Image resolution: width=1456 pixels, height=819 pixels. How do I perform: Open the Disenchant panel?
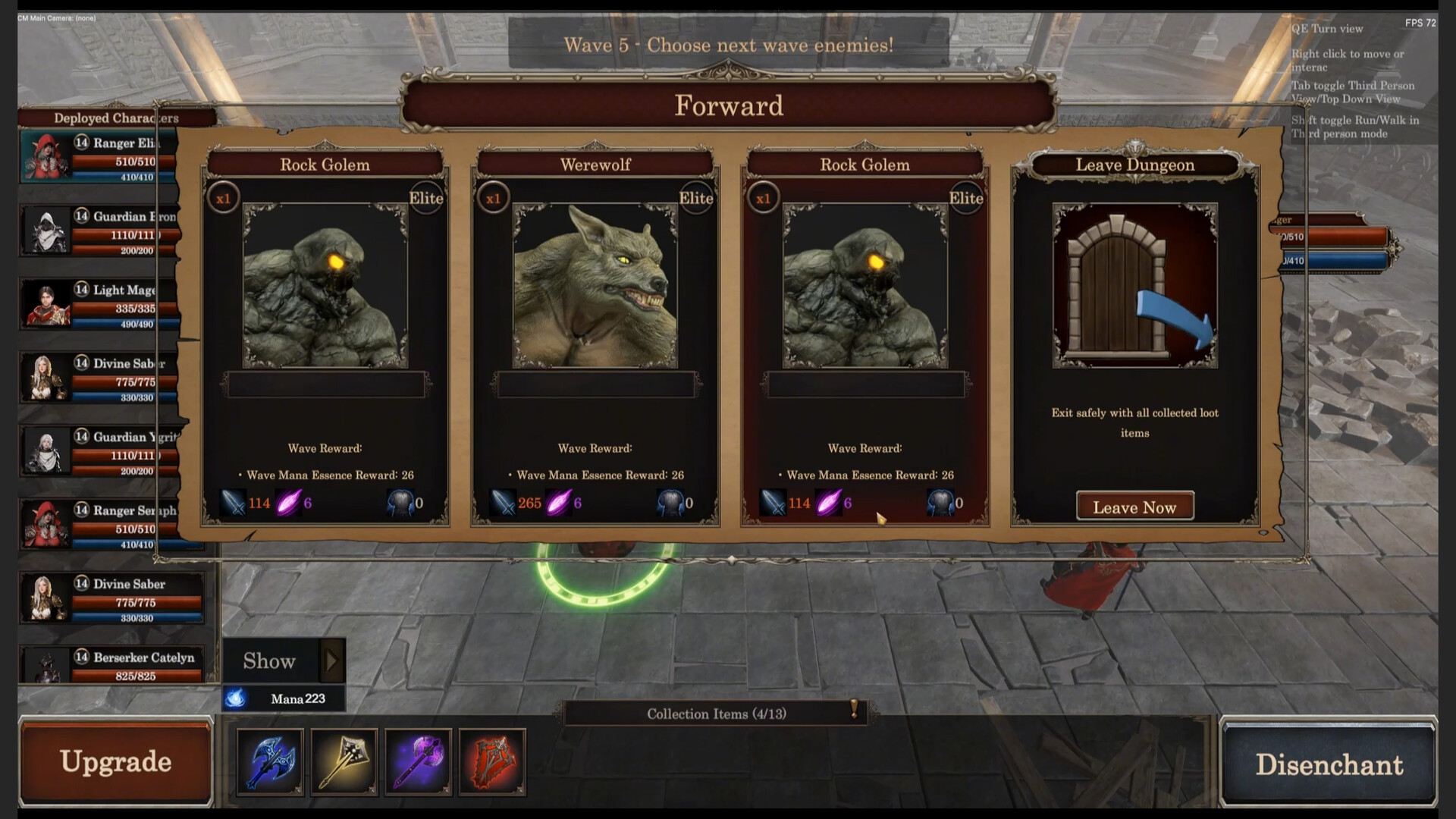pyautogui.click(x=1329, y=764)
